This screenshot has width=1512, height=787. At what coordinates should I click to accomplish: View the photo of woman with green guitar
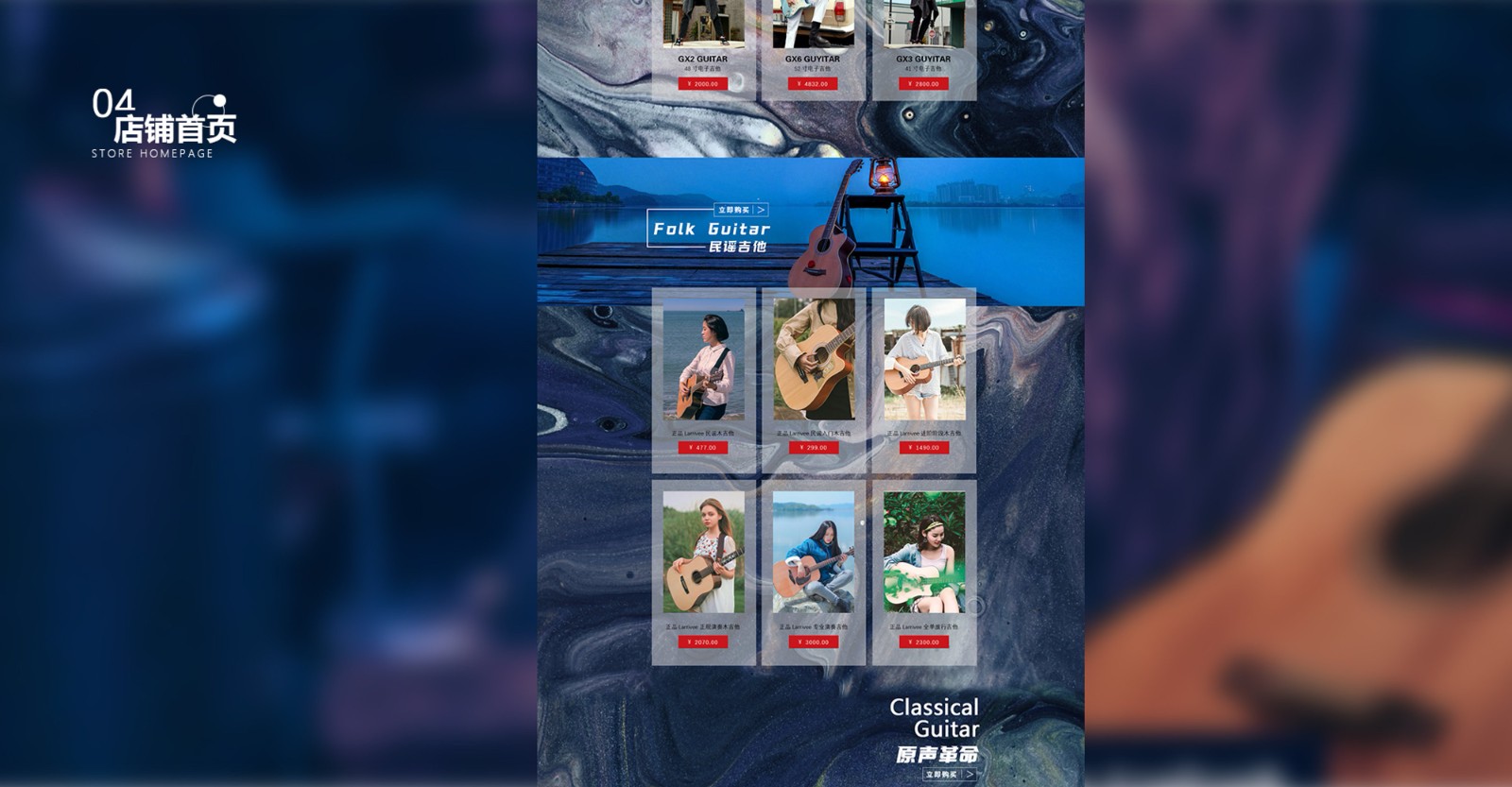click(924, 552)
